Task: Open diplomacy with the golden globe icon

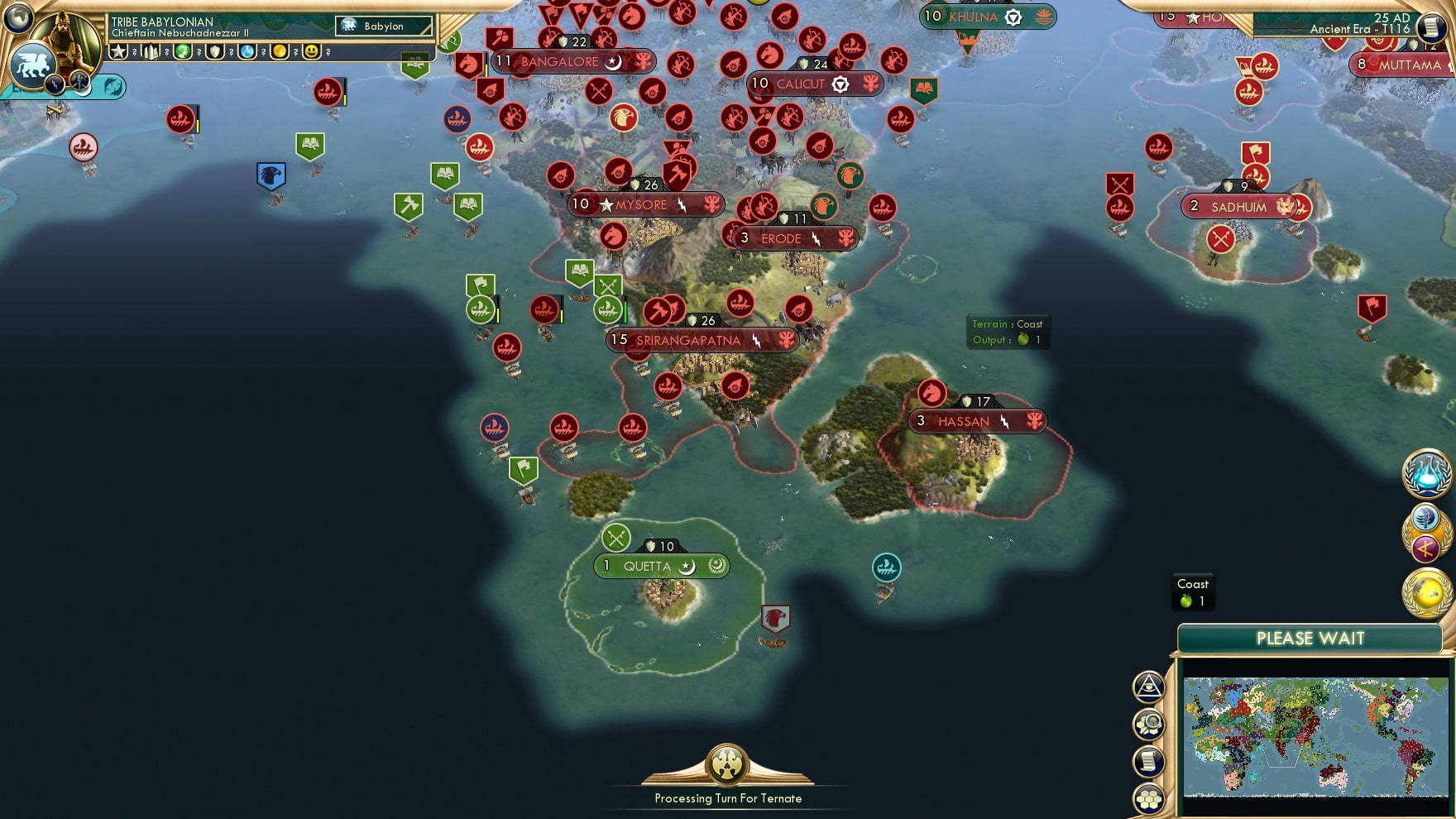Action: pyautogui.click(x=1425, y=592)
